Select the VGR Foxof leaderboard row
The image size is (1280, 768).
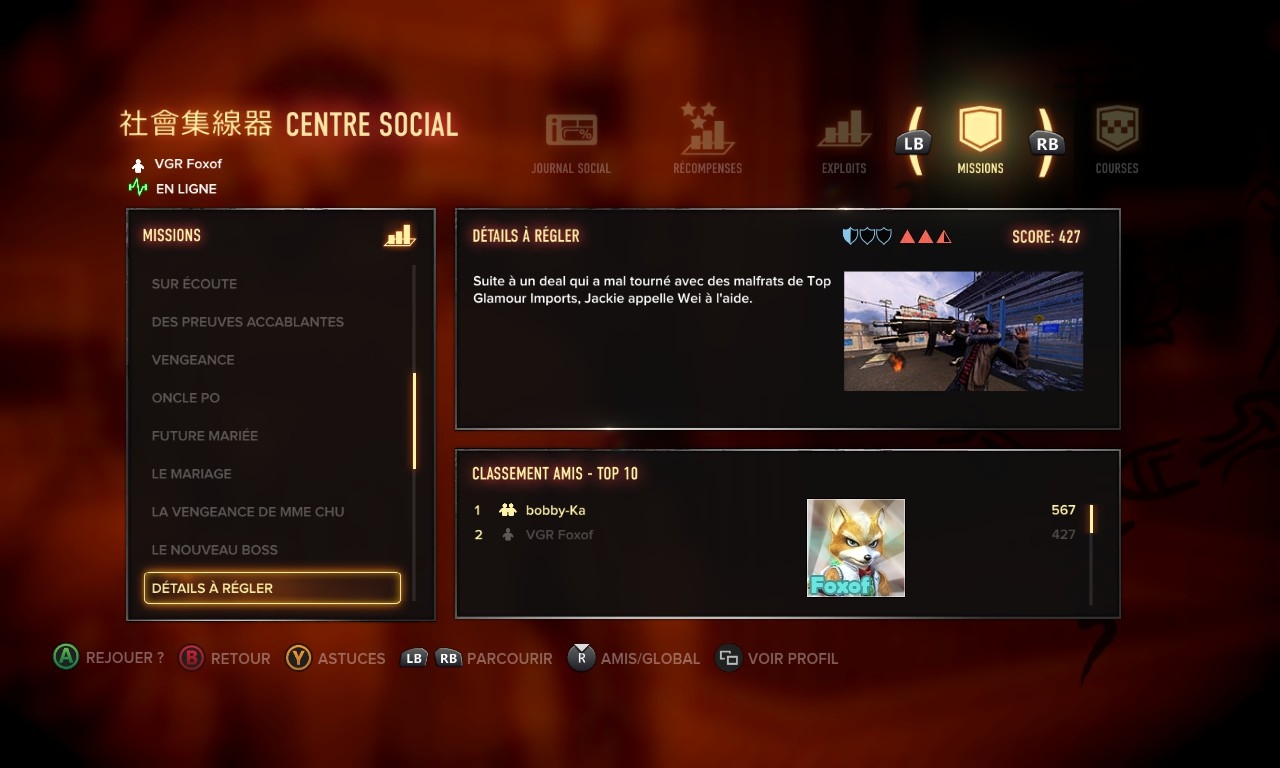560,535
